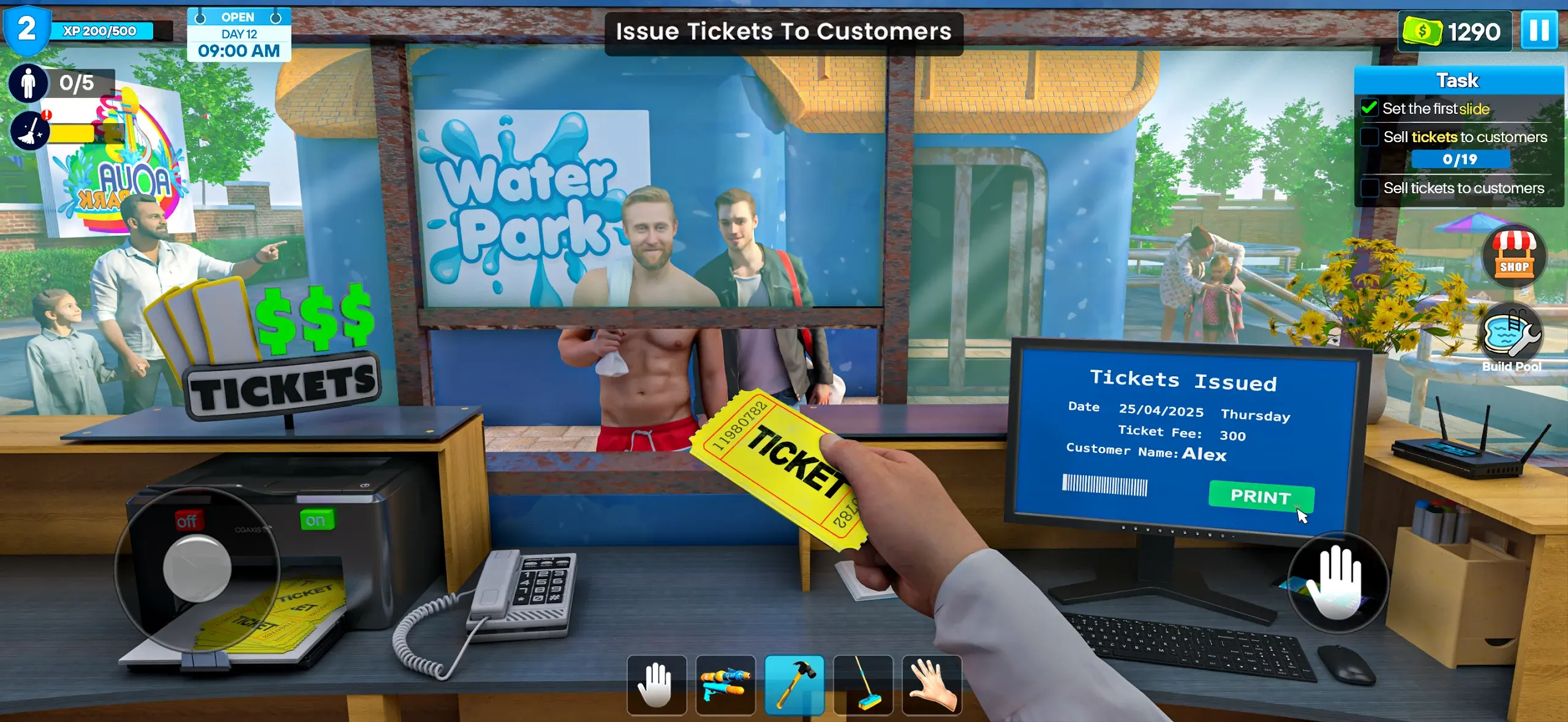Click the Set the first slide task
This screenshot has height=722, width=1568.
[x=1435, y=109]
